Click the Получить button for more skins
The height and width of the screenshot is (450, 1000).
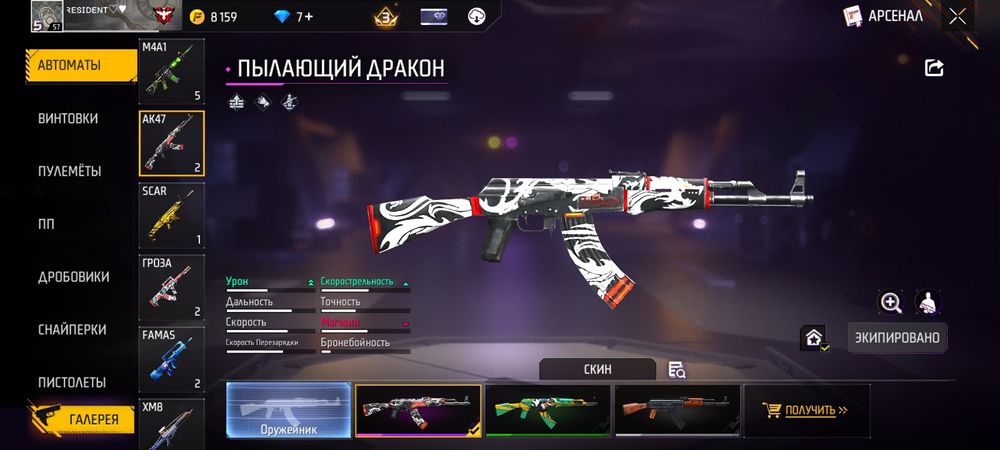tap(805, 410)
